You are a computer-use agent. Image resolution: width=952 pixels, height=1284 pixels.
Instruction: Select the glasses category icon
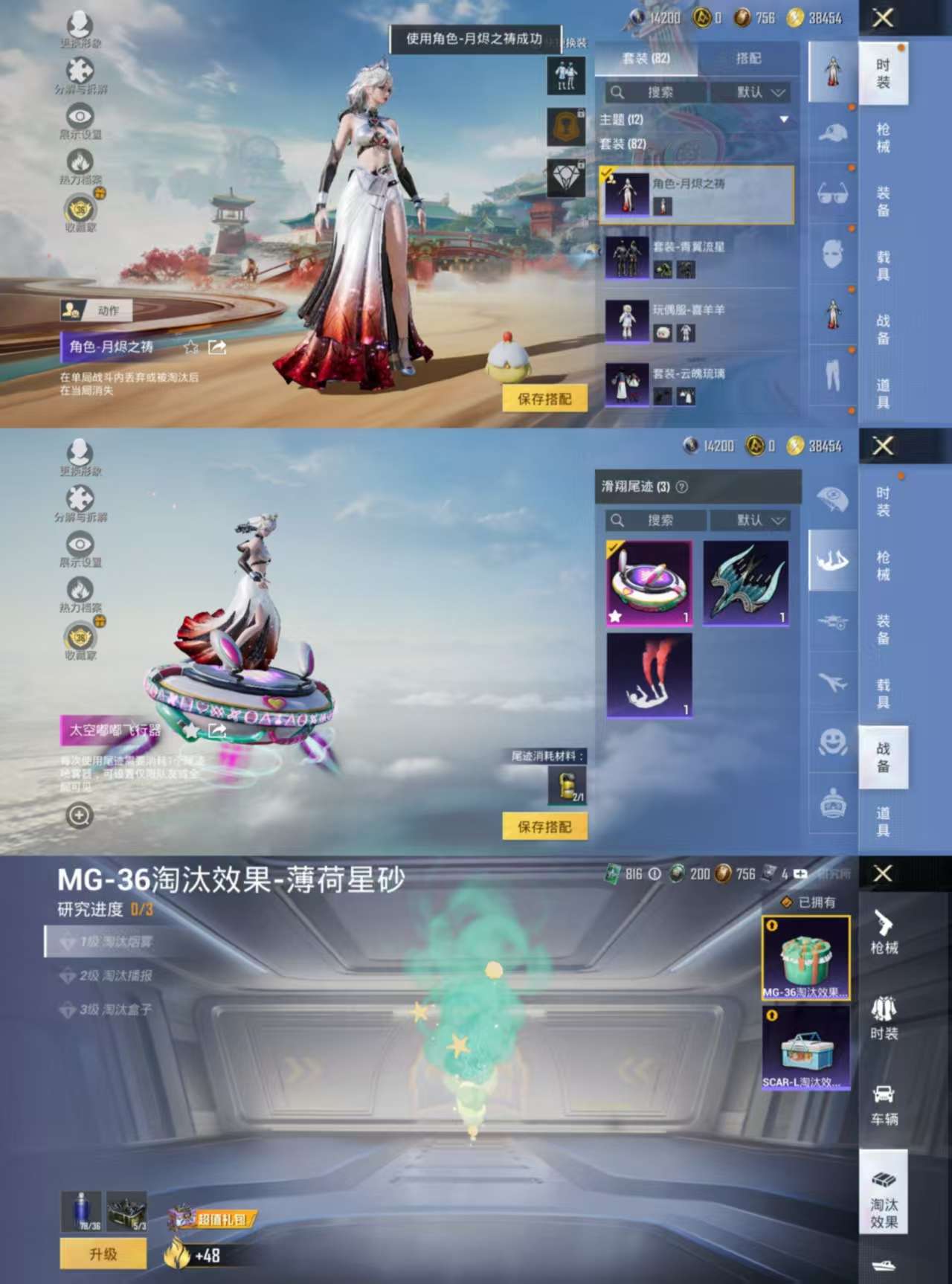[833, 191]
